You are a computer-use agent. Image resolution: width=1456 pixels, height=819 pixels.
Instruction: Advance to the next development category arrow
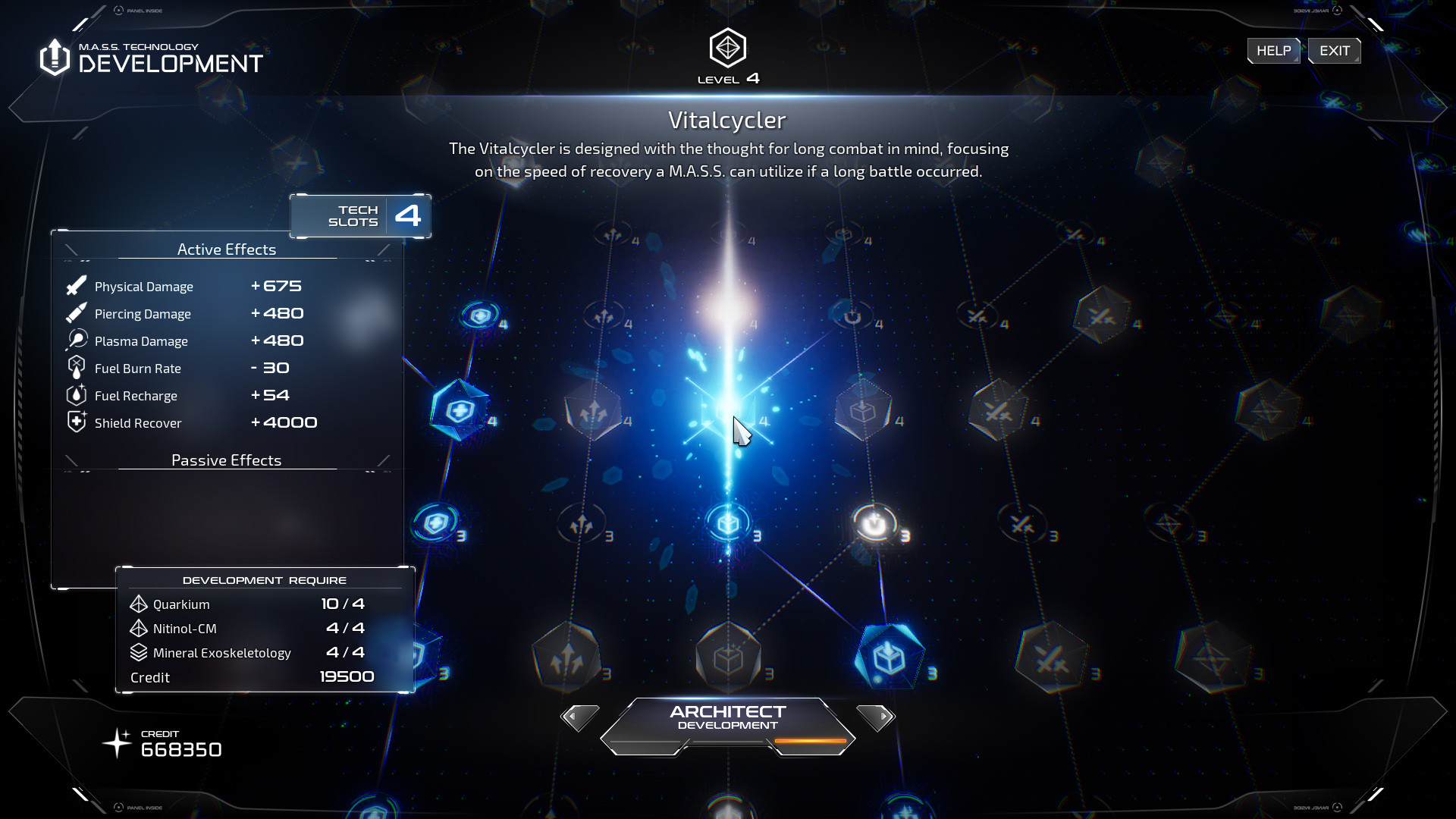click(x=876, y=717)
